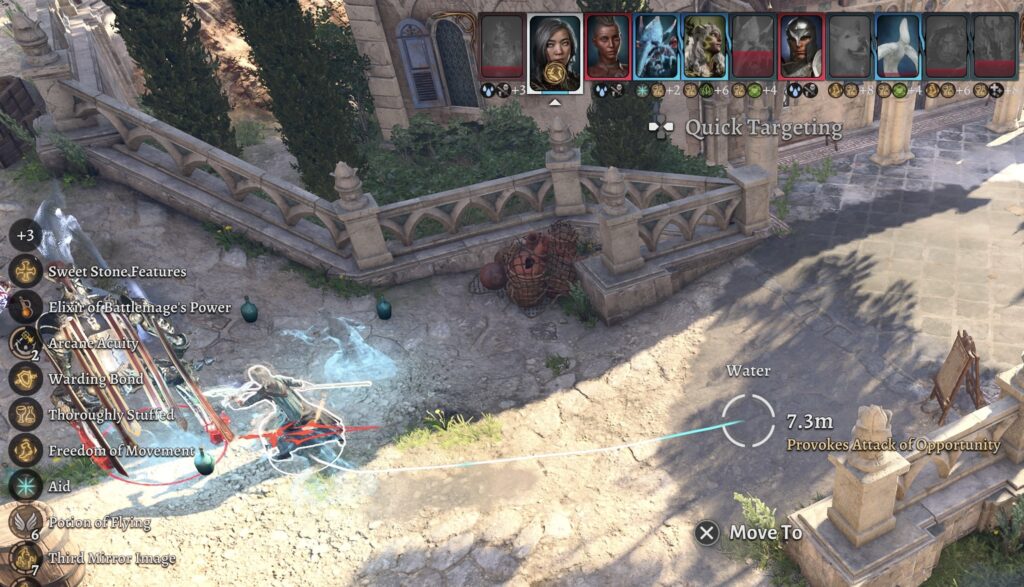Click the Warding Bond status icon

point(25,379)
